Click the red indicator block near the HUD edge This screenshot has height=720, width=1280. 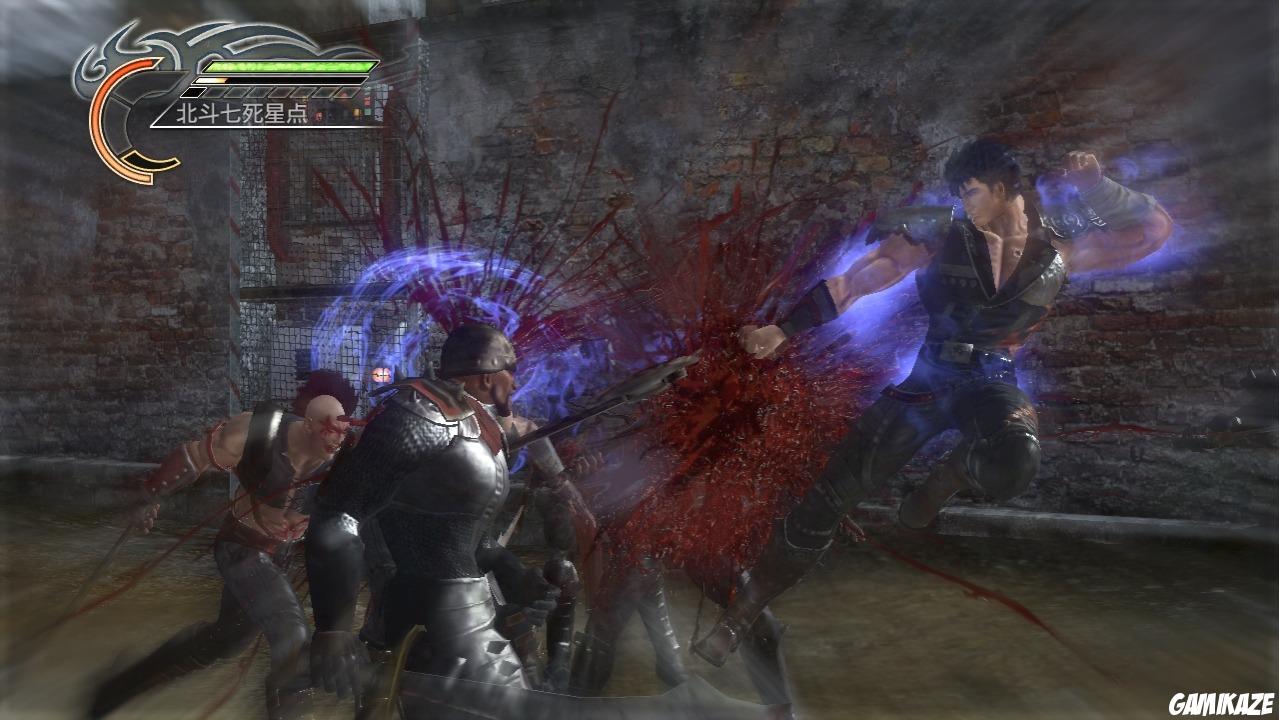pos(368,100)
